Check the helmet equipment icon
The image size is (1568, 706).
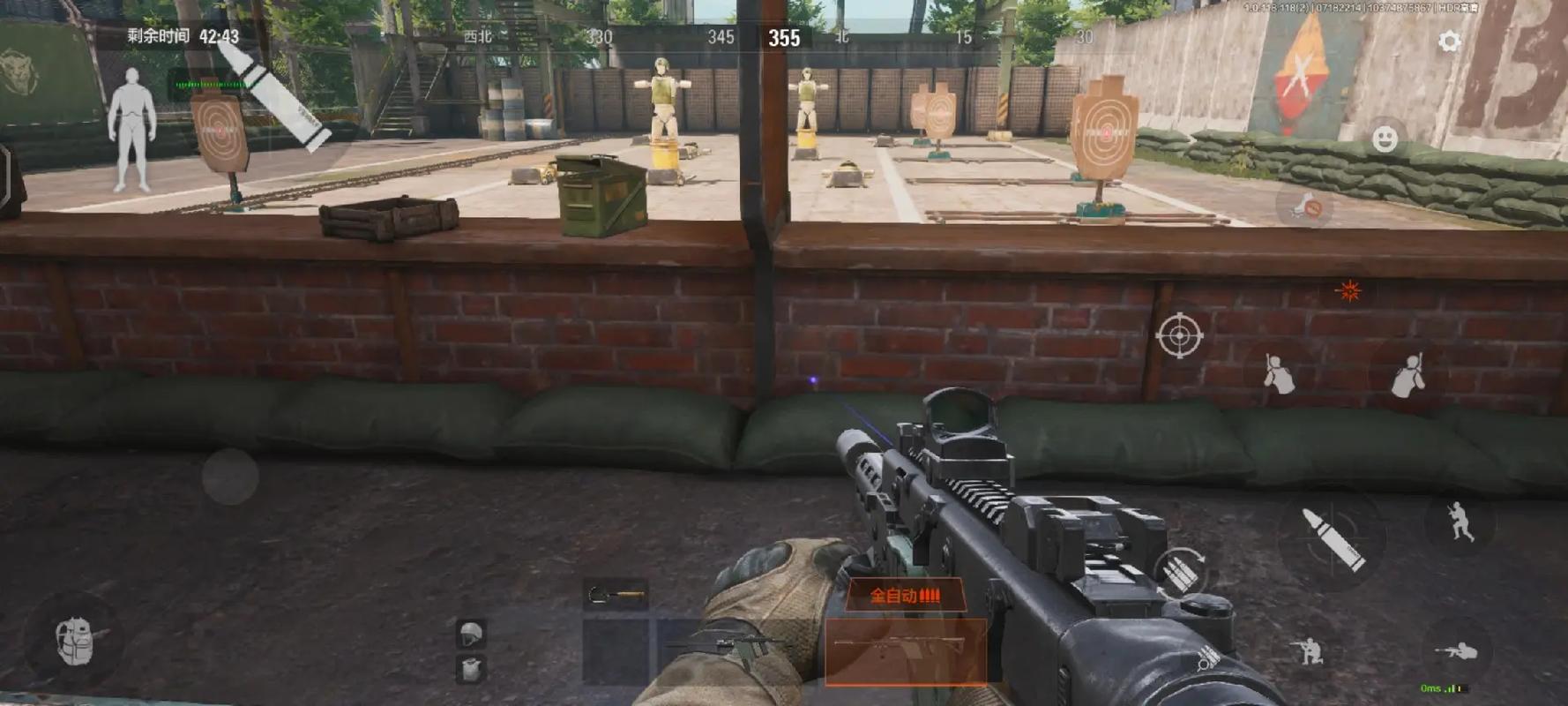pyautogui.click(x=471, y=634)
